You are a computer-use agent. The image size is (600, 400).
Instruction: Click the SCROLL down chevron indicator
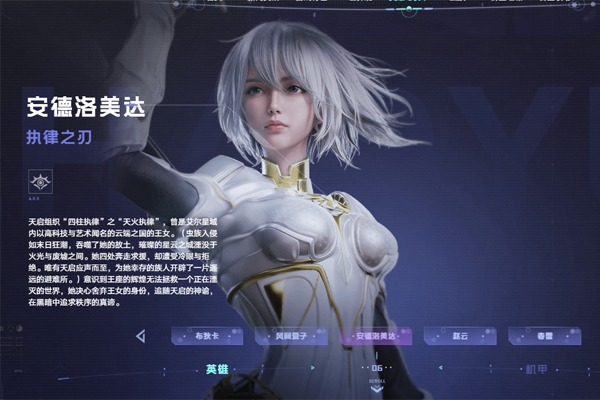coord(376,387)
